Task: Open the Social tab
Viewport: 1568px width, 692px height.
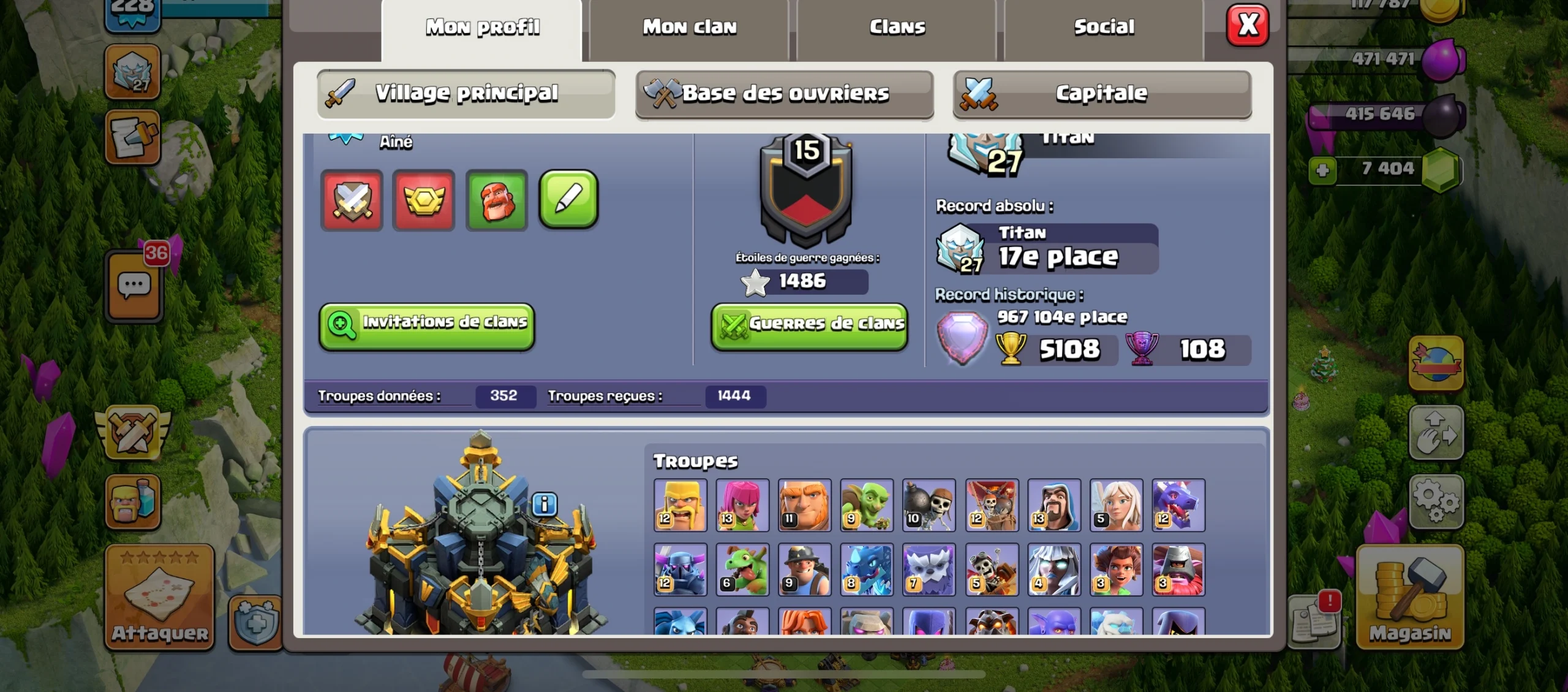Action: pos(1102,26)
